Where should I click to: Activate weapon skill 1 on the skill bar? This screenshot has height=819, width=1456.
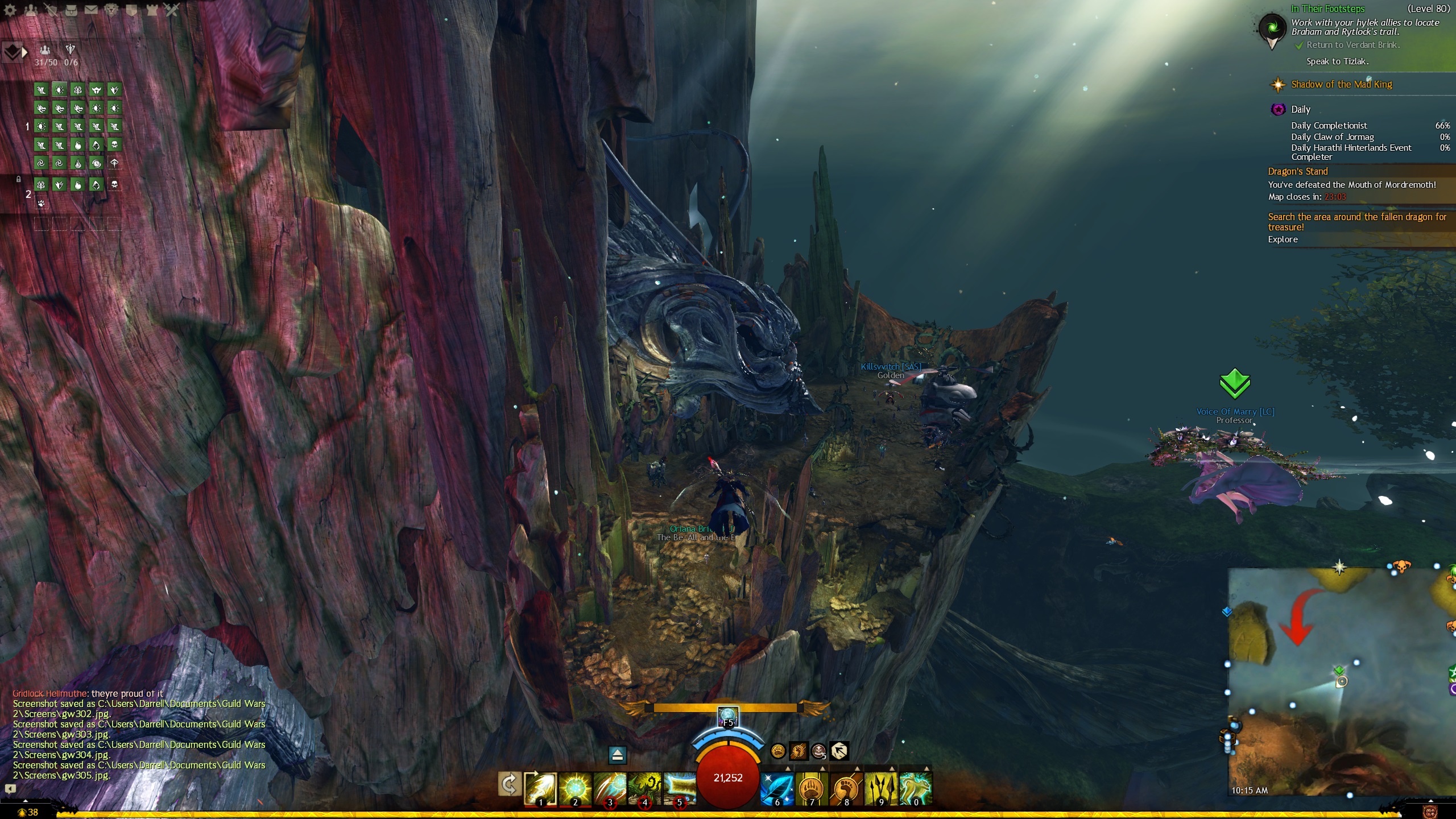[x=540, y=788]
